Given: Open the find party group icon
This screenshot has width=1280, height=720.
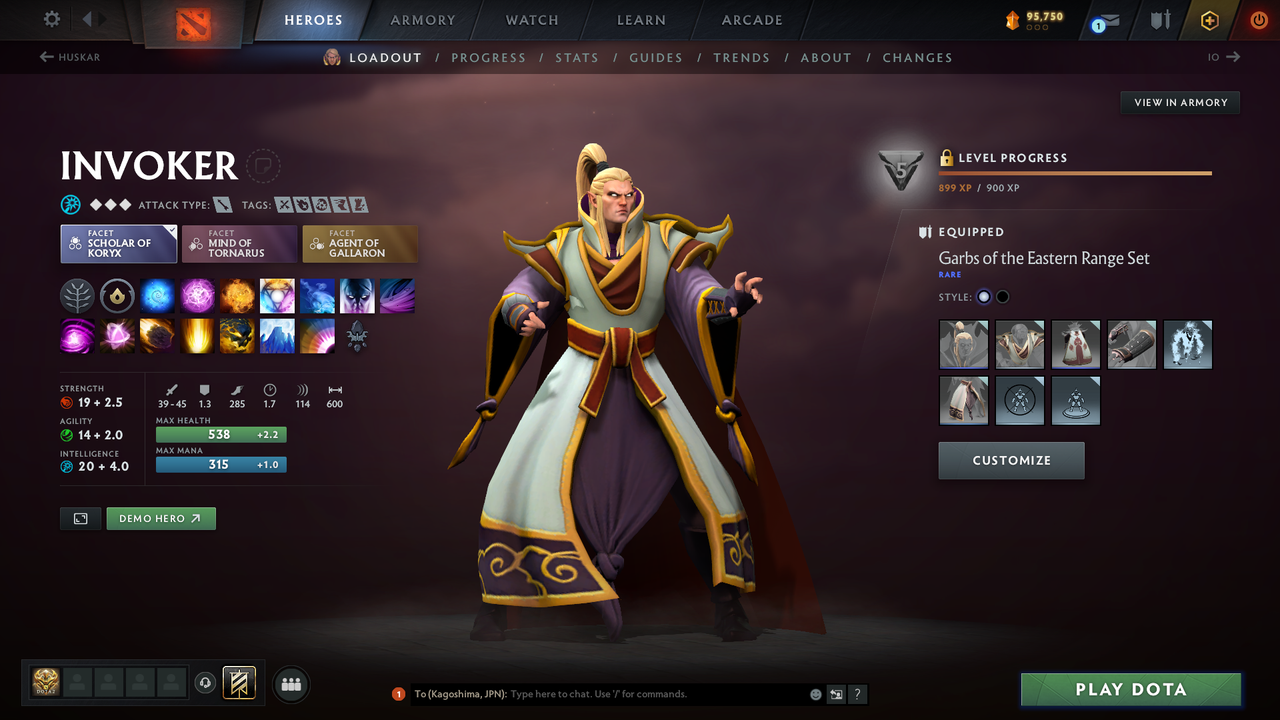Looking at the screenshot, I should pyautogui.click(x=290, y=684).
